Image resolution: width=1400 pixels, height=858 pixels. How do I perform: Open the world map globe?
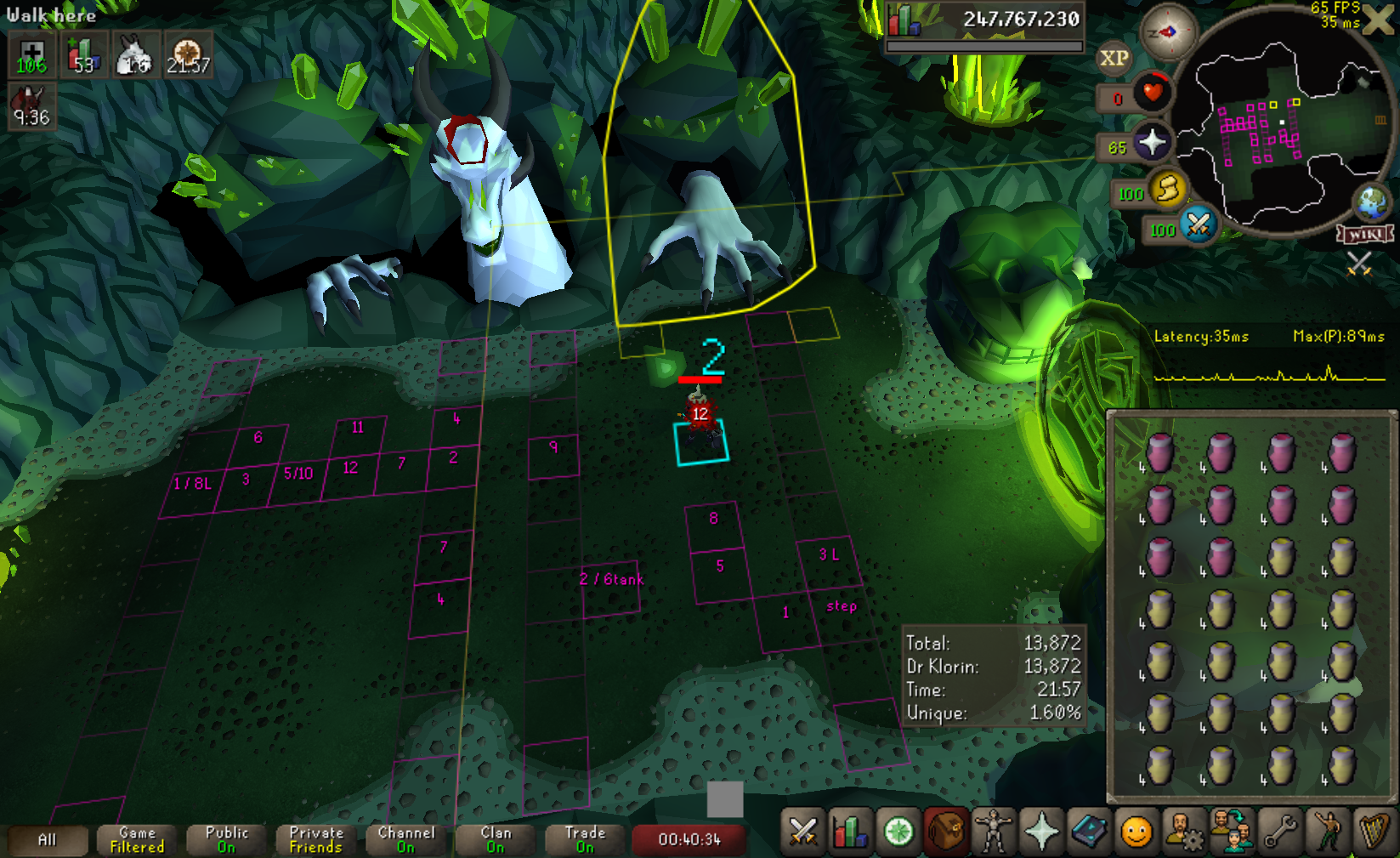[x=1371, y=202]
